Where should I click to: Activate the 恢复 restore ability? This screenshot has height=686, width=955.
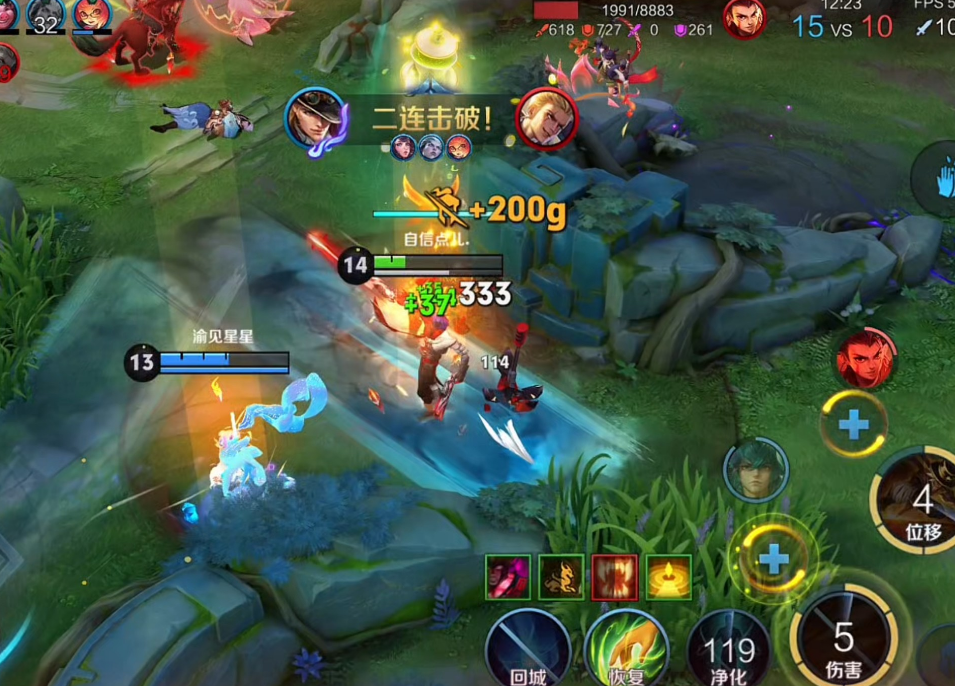pos(626,650)
